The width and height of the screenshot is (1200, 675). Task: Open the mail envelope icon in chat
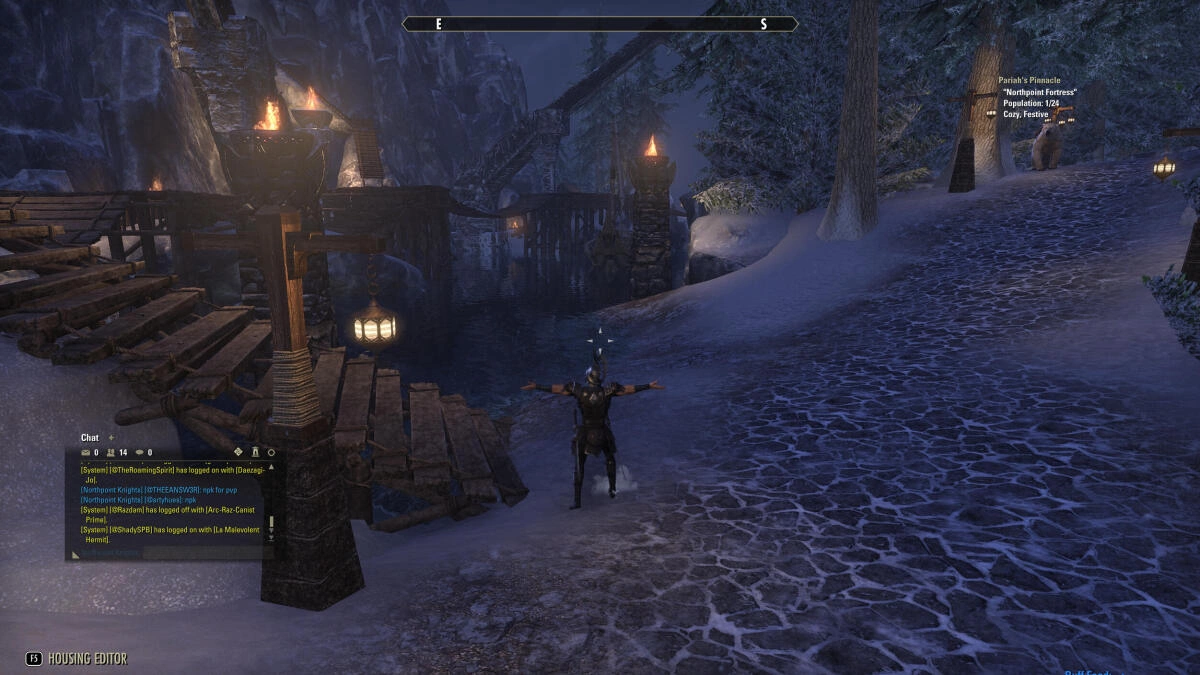85,452
